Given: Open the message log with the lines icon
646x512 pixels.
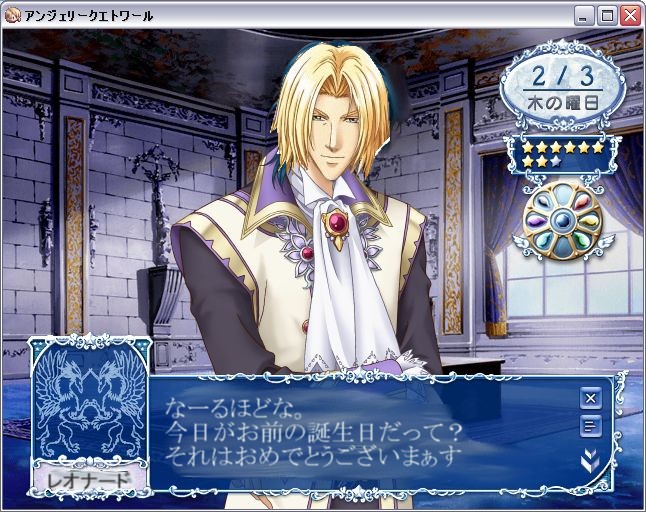Looking at the screenshot, I should [x=590, y=428].
